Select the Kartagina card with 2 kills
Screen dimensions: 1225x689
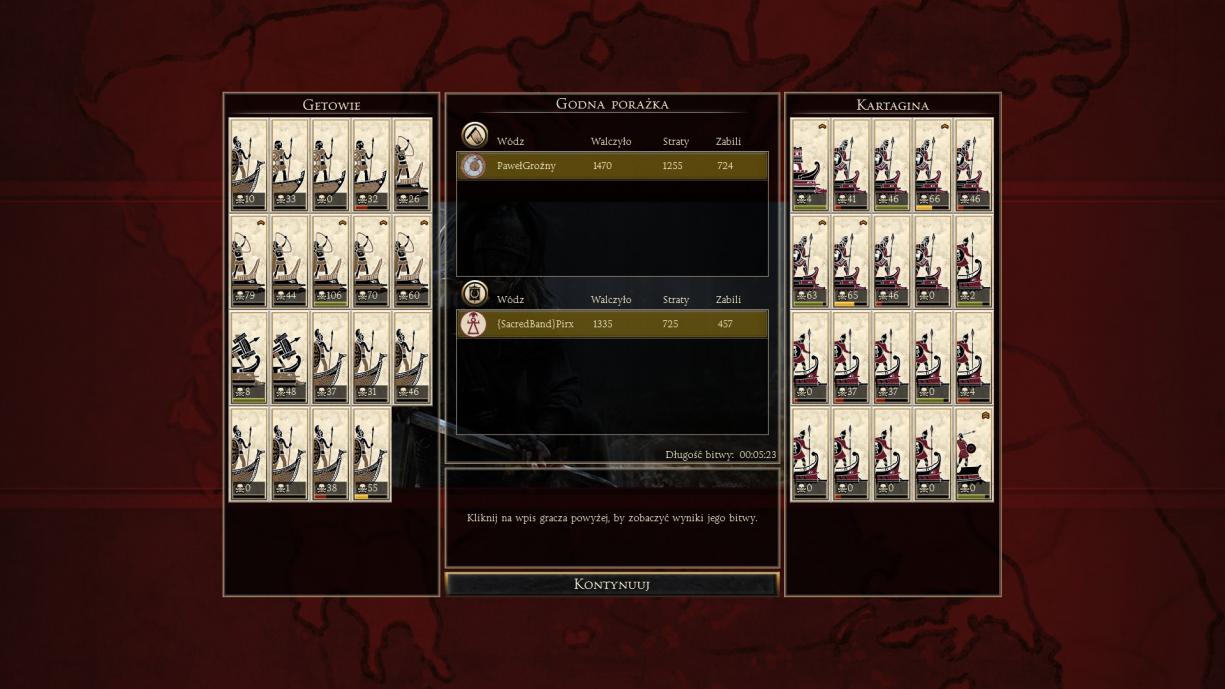(x=973, y=261)
